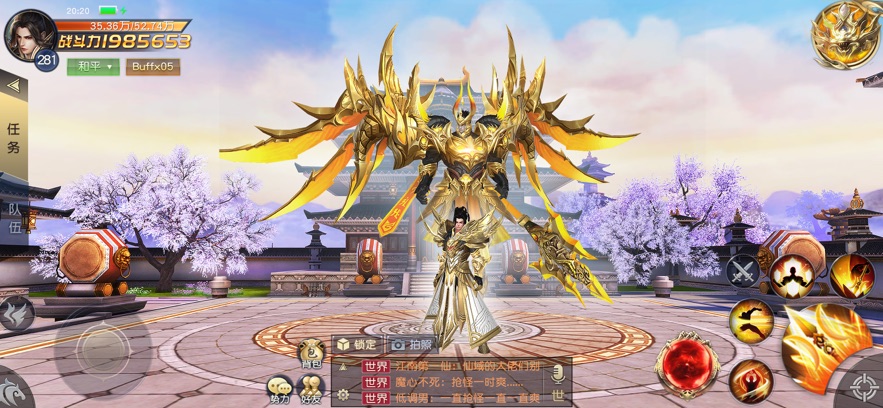Screen dimensions: 883x408
Task: Switch to the 任务 quest tab
Action: coord(13,137)
